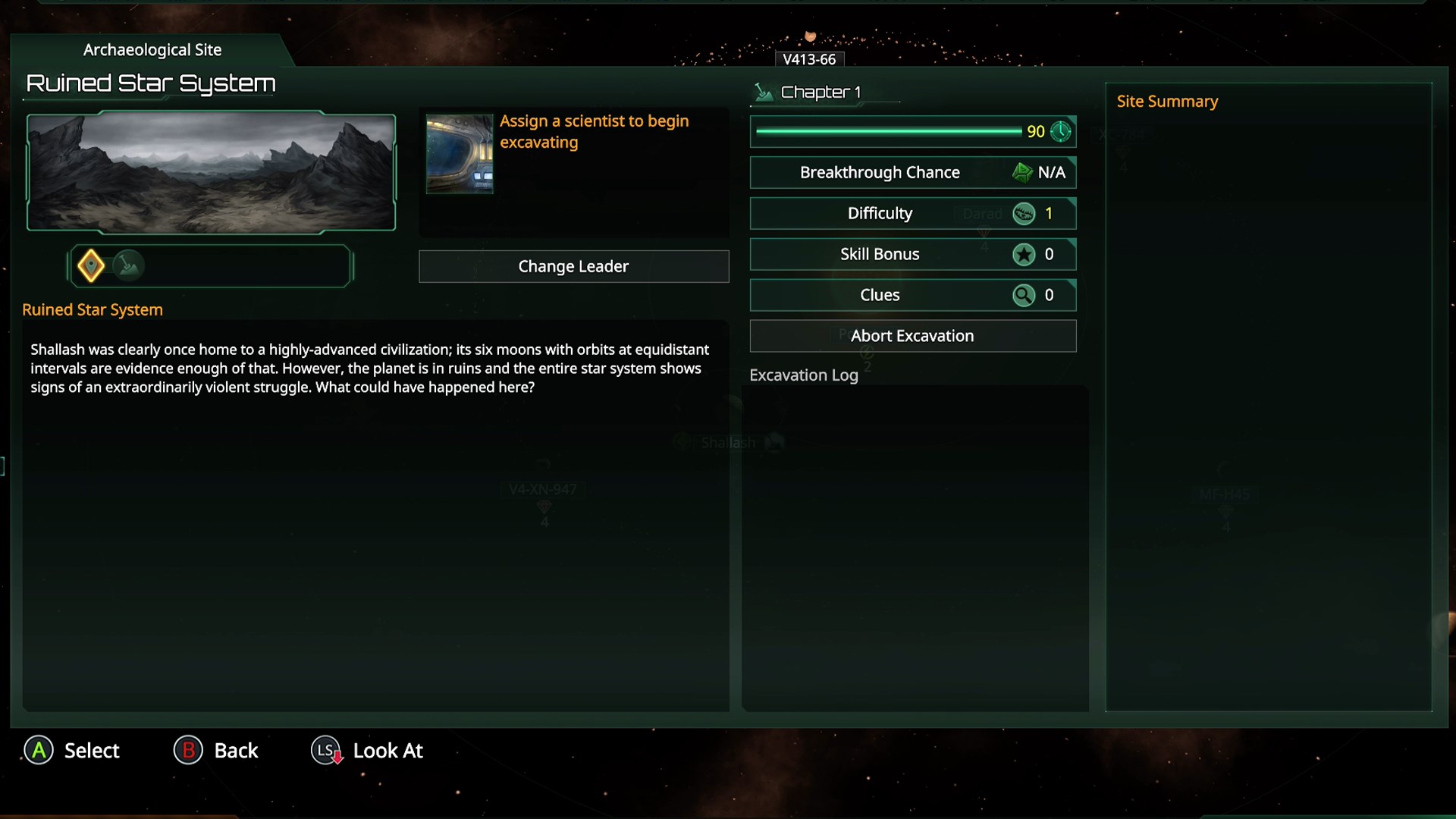Click the greyed archaeology icon beside the diamond
This screenshot has width=1456, height=819.
point(129,265)
